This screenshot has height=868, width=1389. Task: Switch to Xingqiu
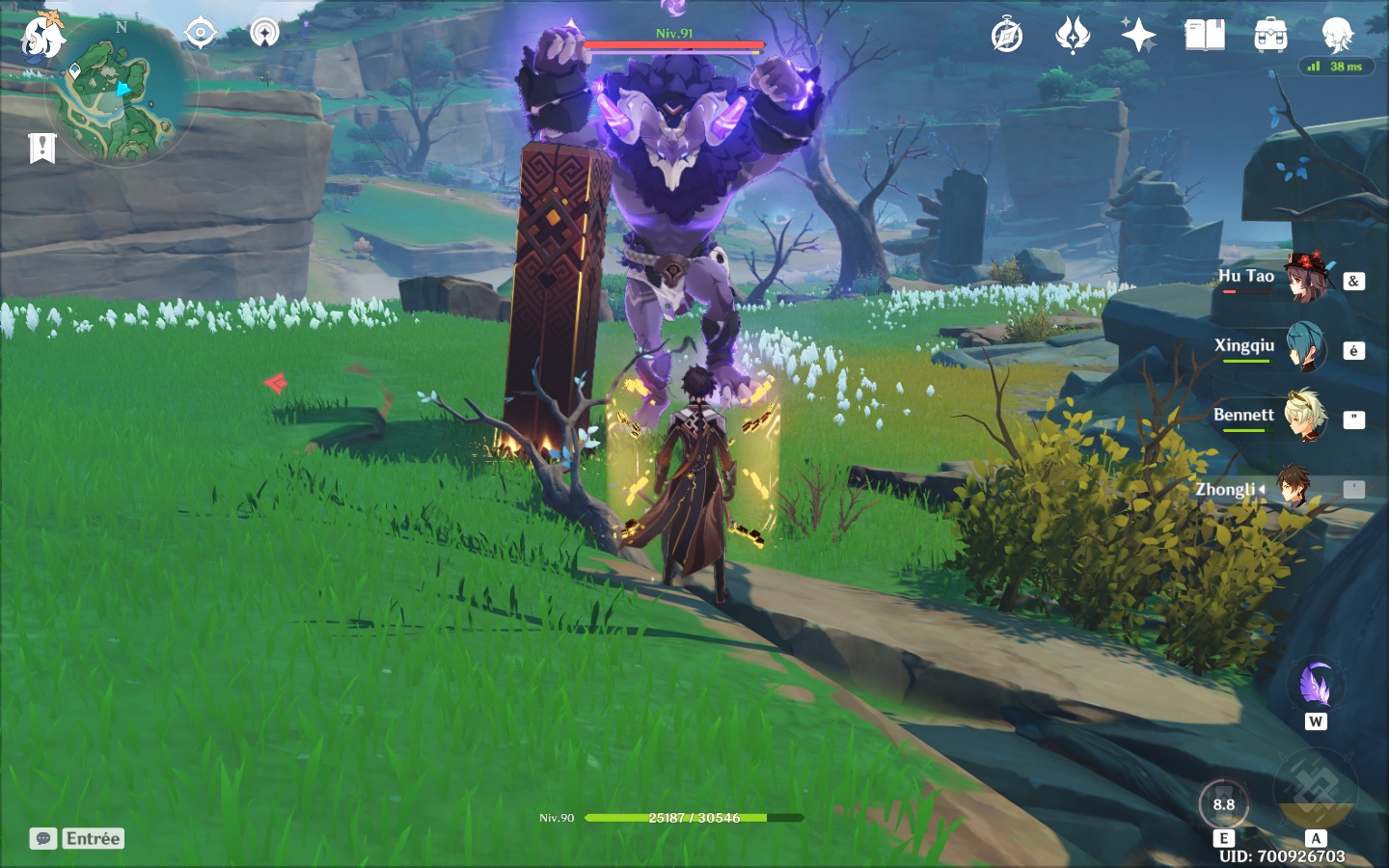1305,348
